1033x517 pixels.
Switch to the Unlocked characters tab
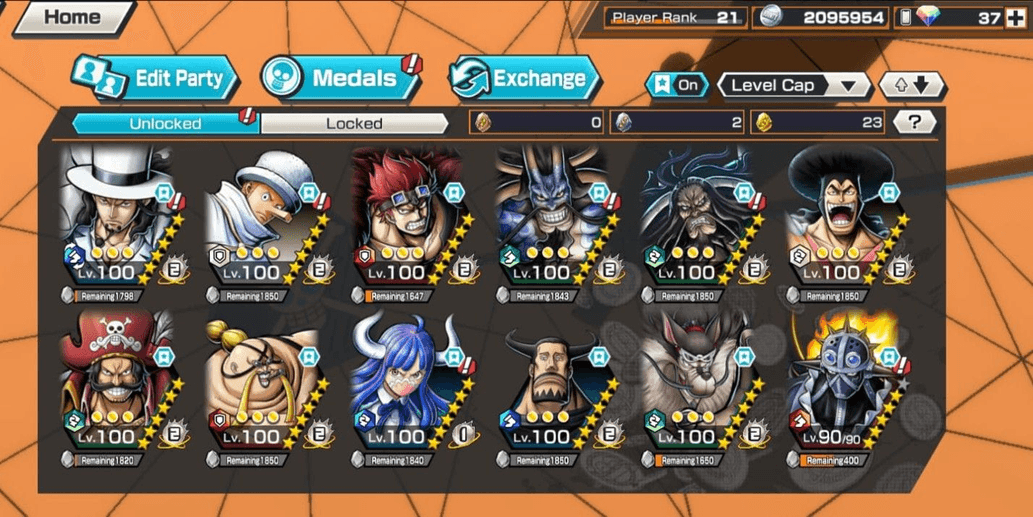pyautogui.click(x=165, y=124)
